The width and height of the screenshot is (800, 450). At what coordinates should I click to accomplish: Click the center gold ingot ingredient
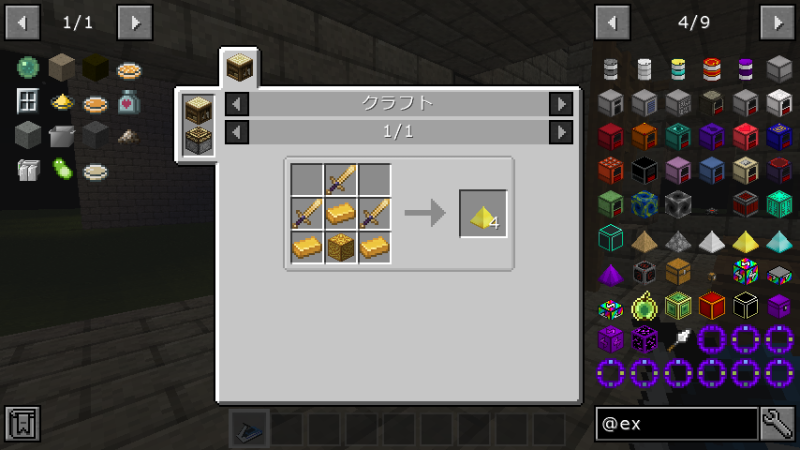(x=341, y=213)
